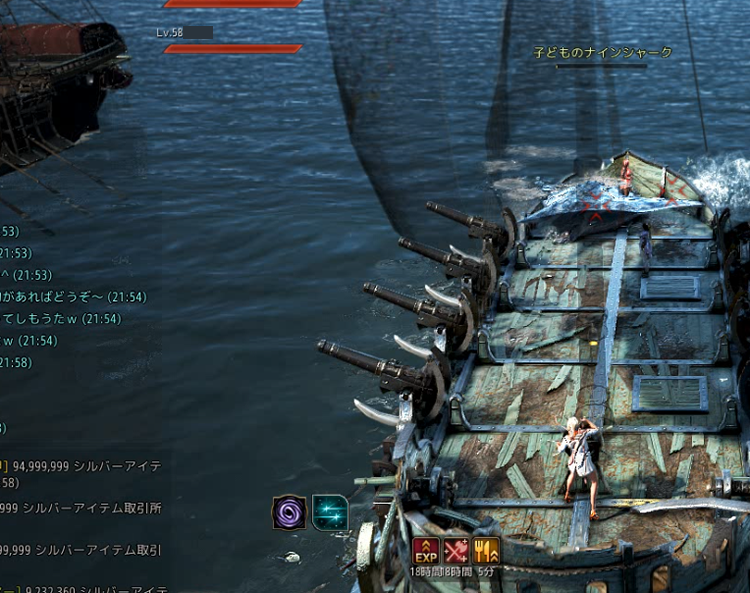Activate the purple swirl skill icon
Viewport: 750px width, 593px height.
point(289,512)
